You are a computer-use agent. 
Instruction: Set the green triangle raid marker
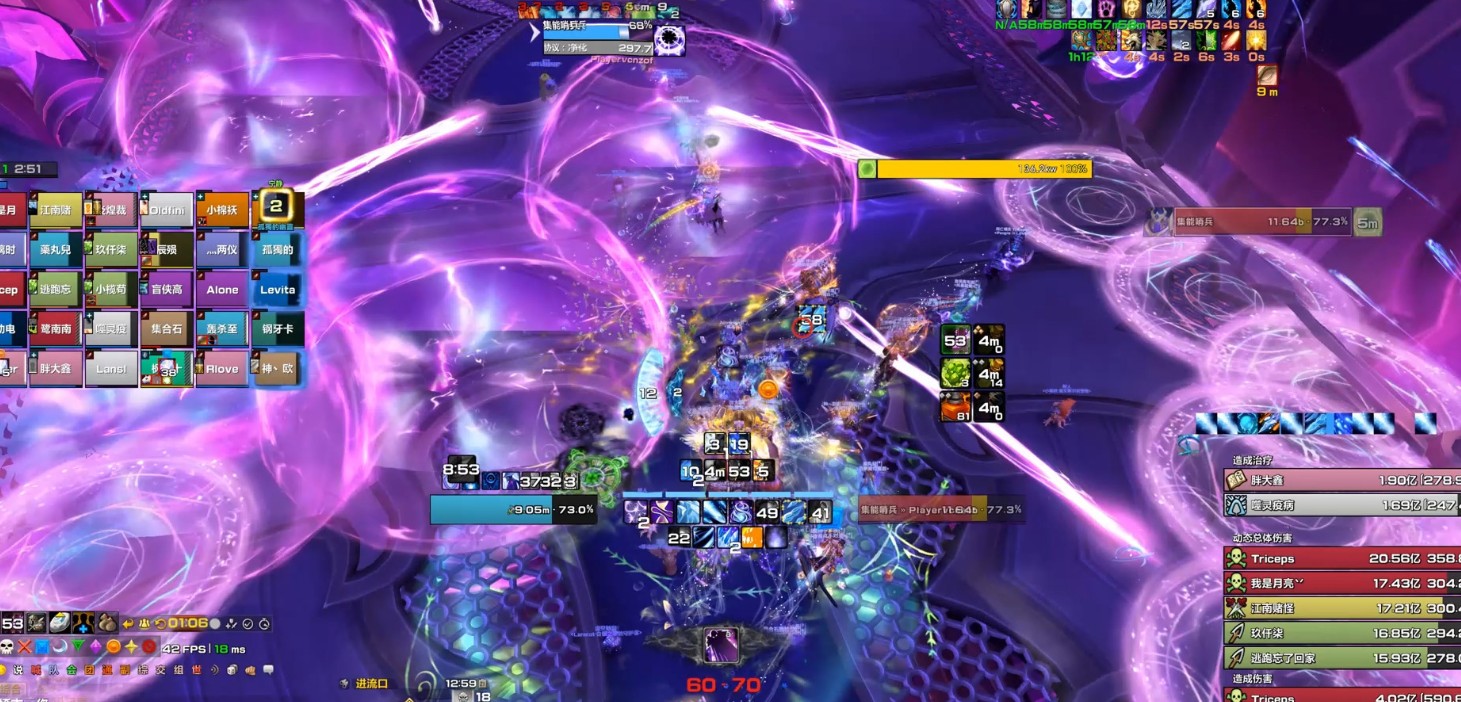(x=77, y=646)
